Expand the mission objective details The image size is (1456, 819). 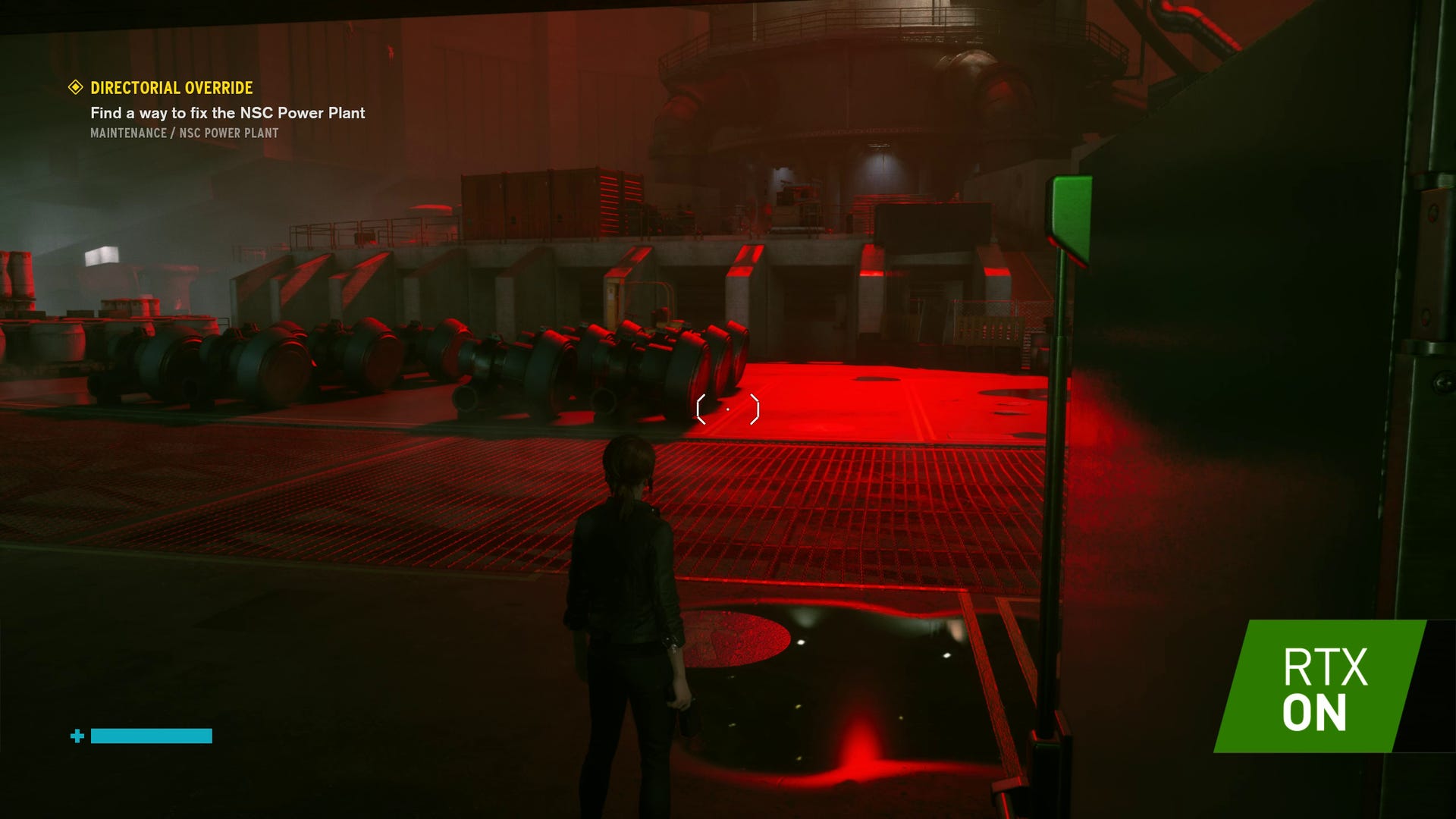pos(227,114)
